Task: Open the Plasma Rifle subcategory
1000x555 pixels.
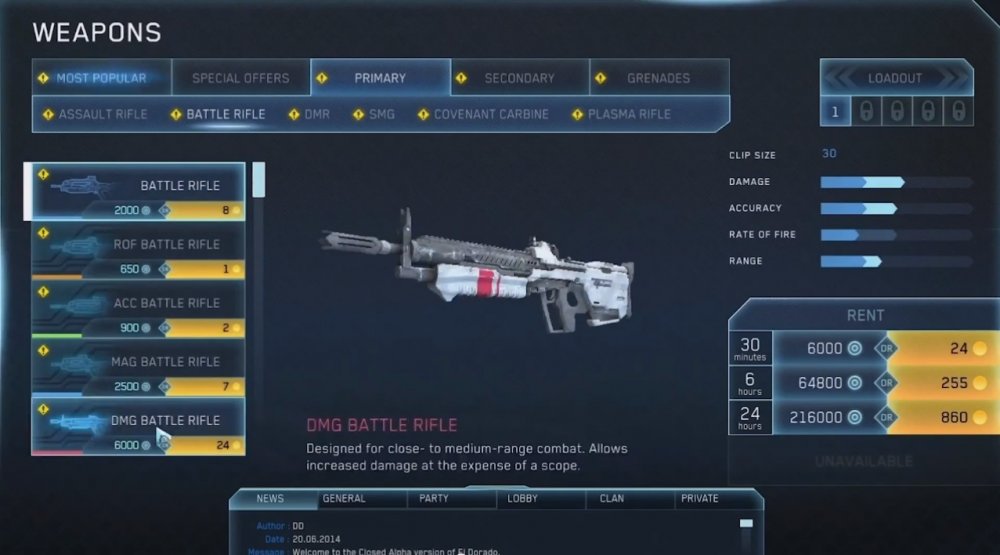Action: pyautogui.click(x=628, y=114)
